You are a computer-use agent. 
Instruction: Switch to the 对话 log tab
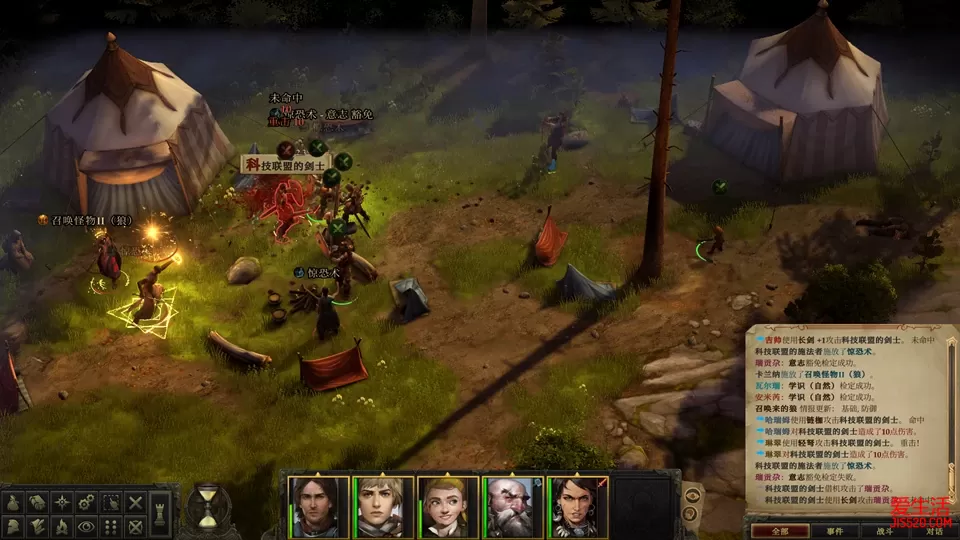tap(934, 531)
